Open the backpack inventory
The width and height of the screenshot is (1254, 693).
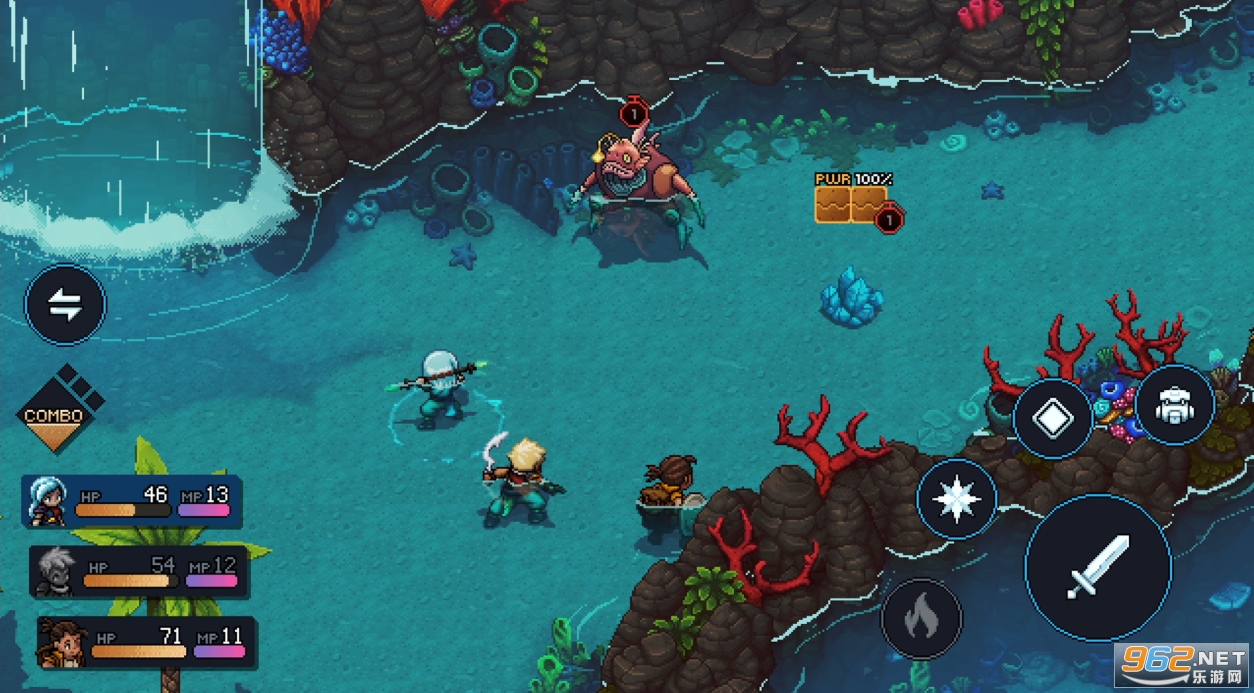(1174, 405)
